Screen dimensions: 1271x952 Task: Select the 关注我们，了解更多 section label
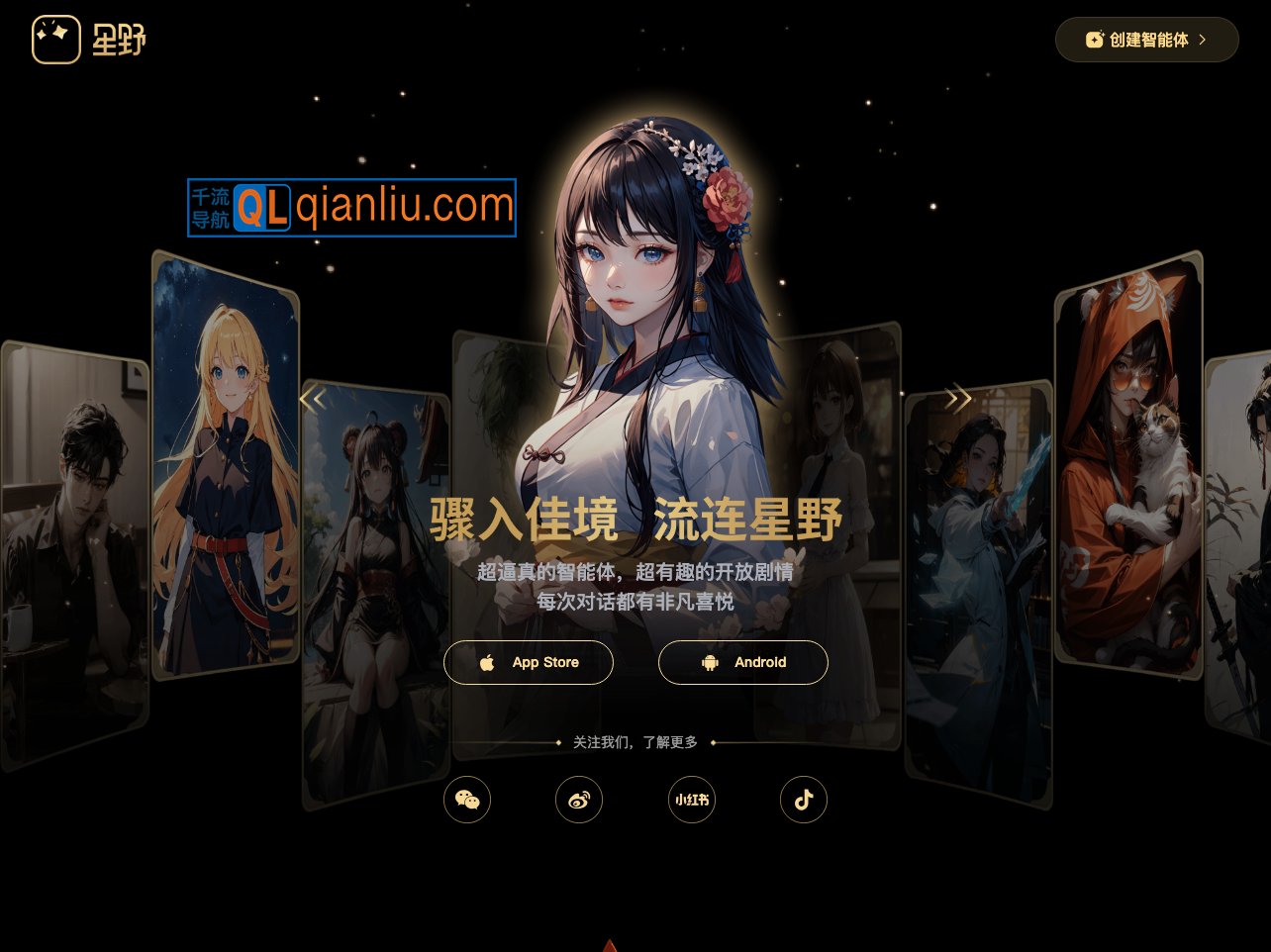(635, 741)
